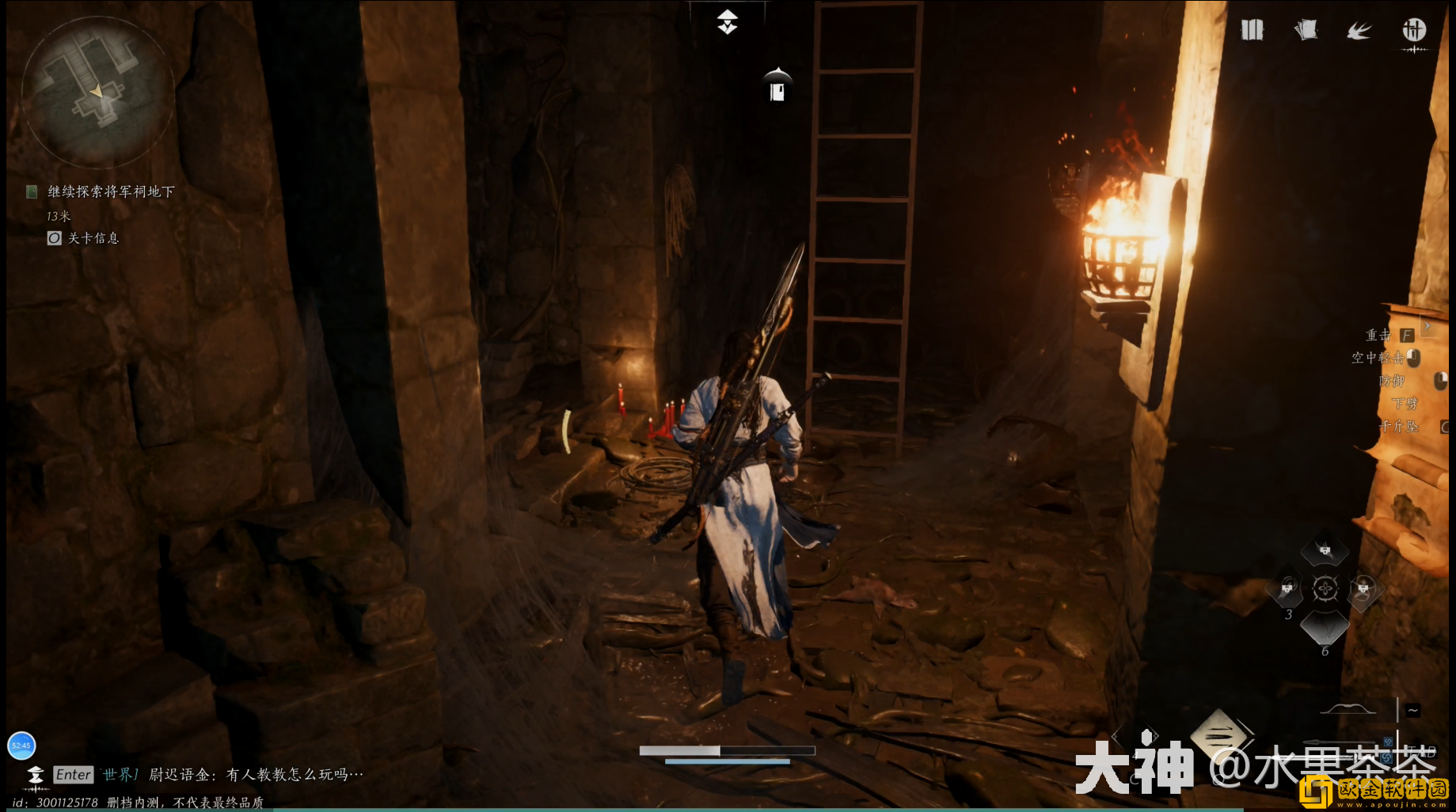
Task: Open the stacked cards icon
Action: (1306, 31)
